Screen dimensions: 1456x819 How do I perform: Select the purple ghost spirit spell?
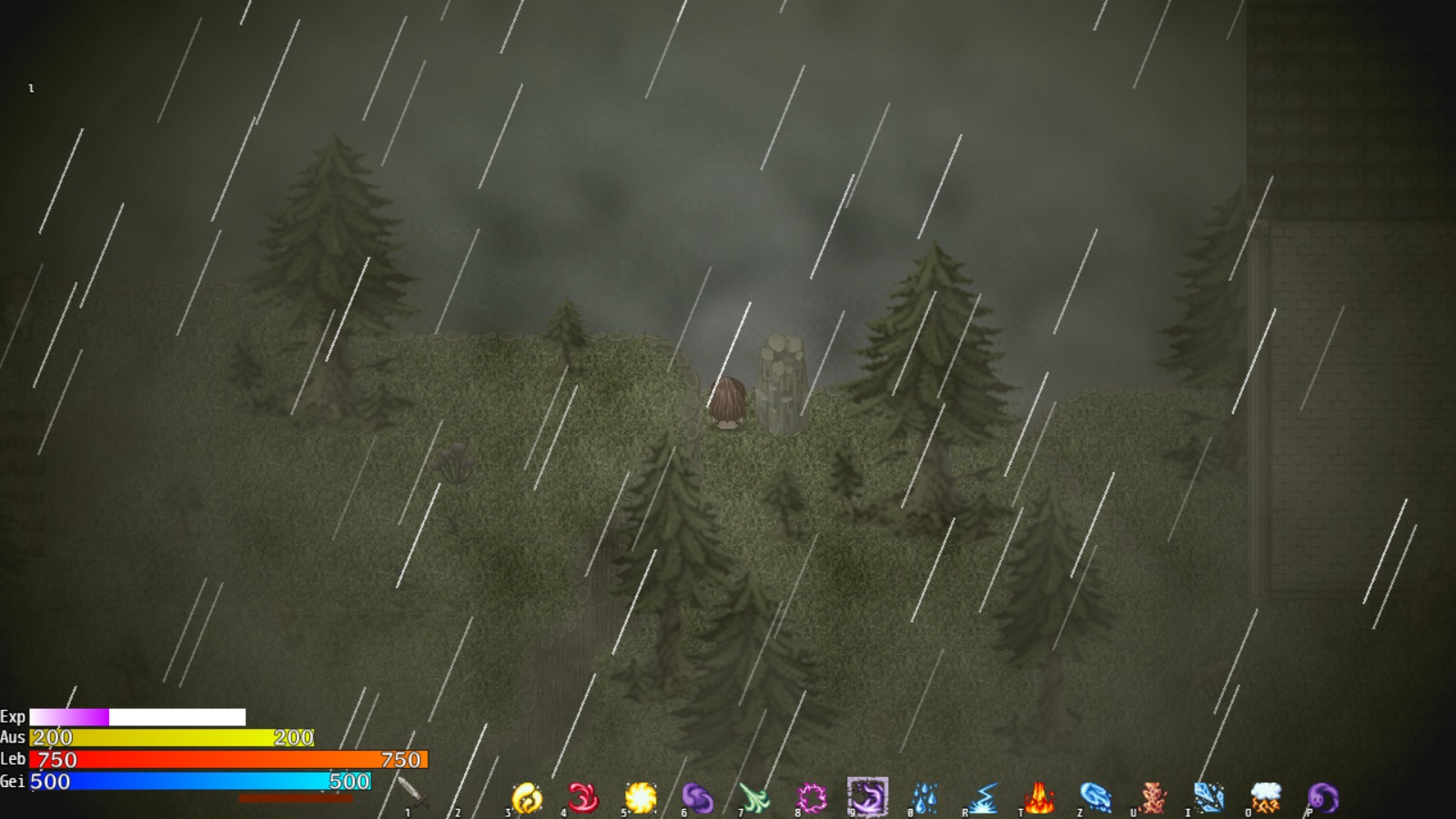(x=1322, y=798)
